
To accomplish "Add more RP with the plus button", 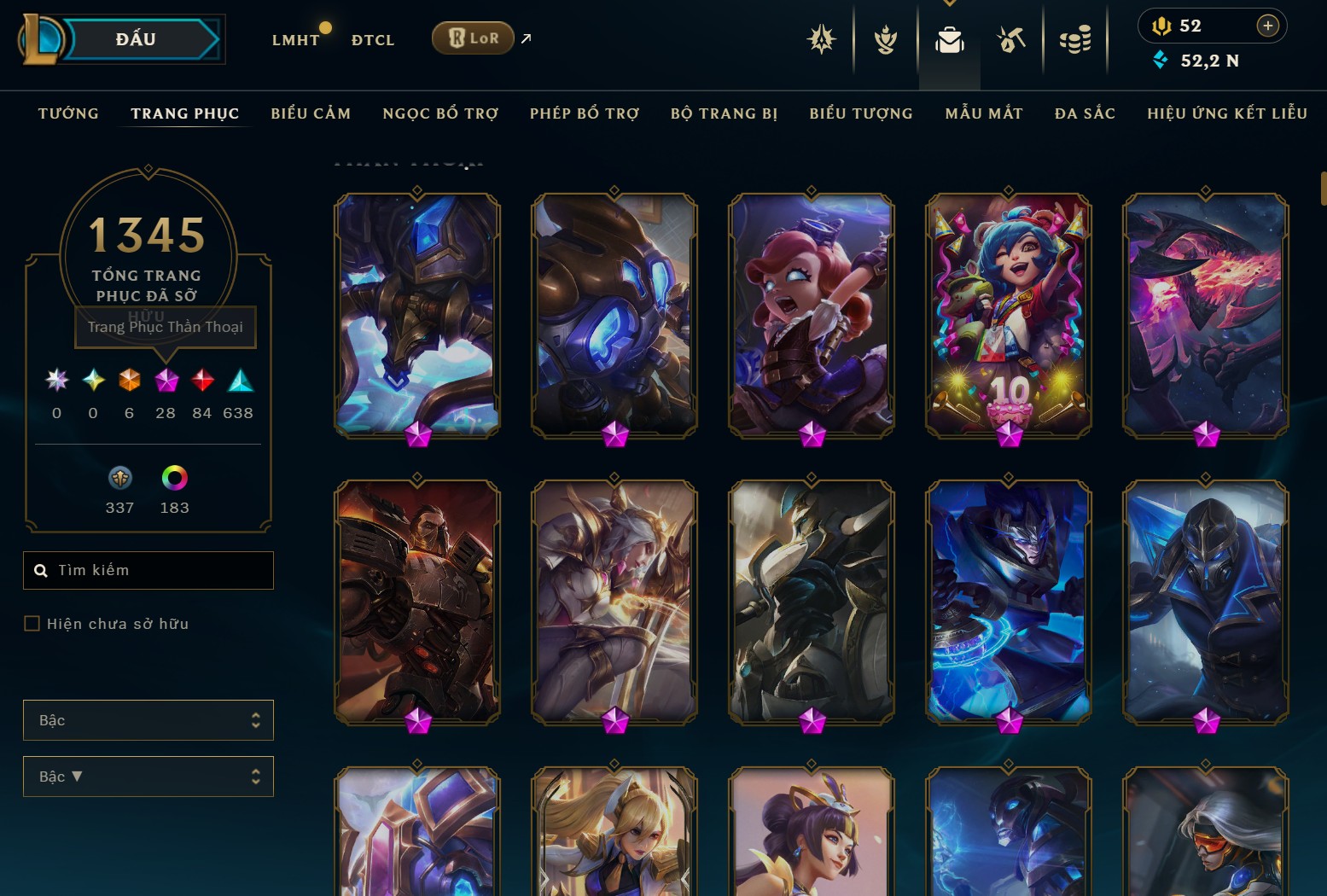I will tap(1268, 26).
